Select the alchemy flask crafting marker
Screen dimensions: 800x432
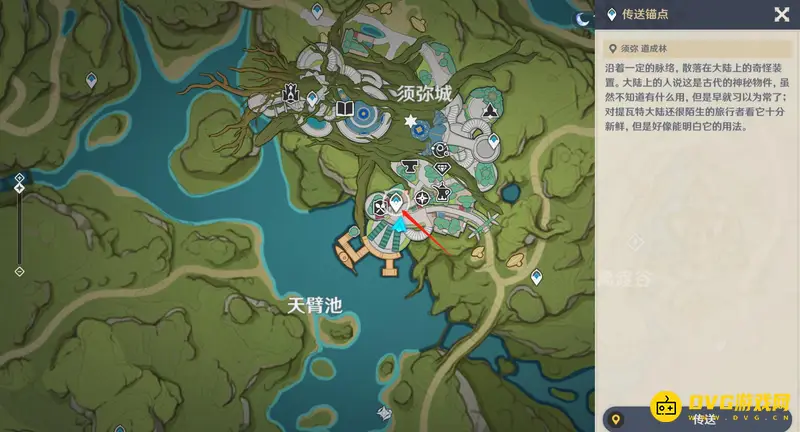(442, 192)
